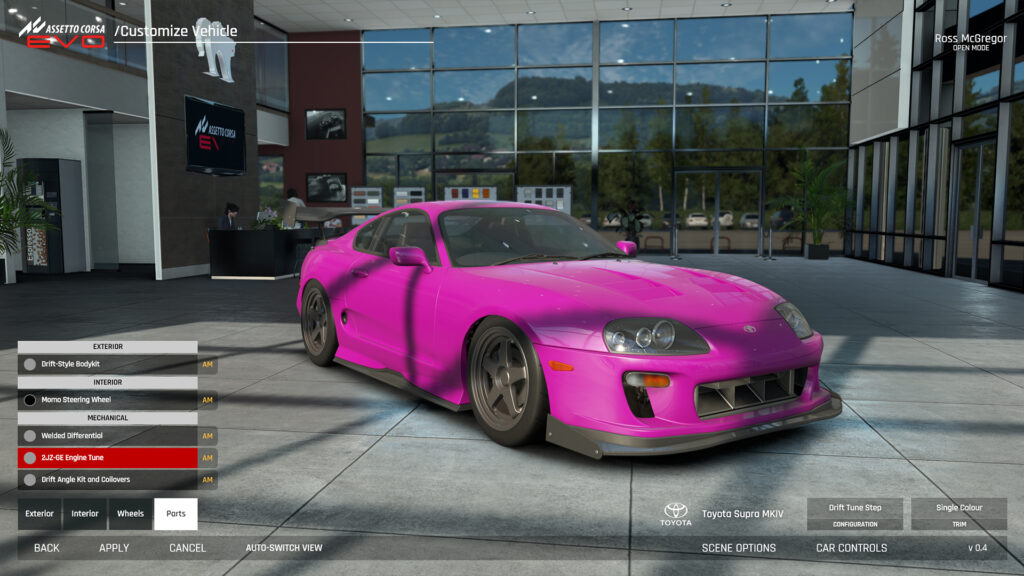Screen dimensions: 1024x576
Task: Switch to the Parts tab
Action: point(176,514)
